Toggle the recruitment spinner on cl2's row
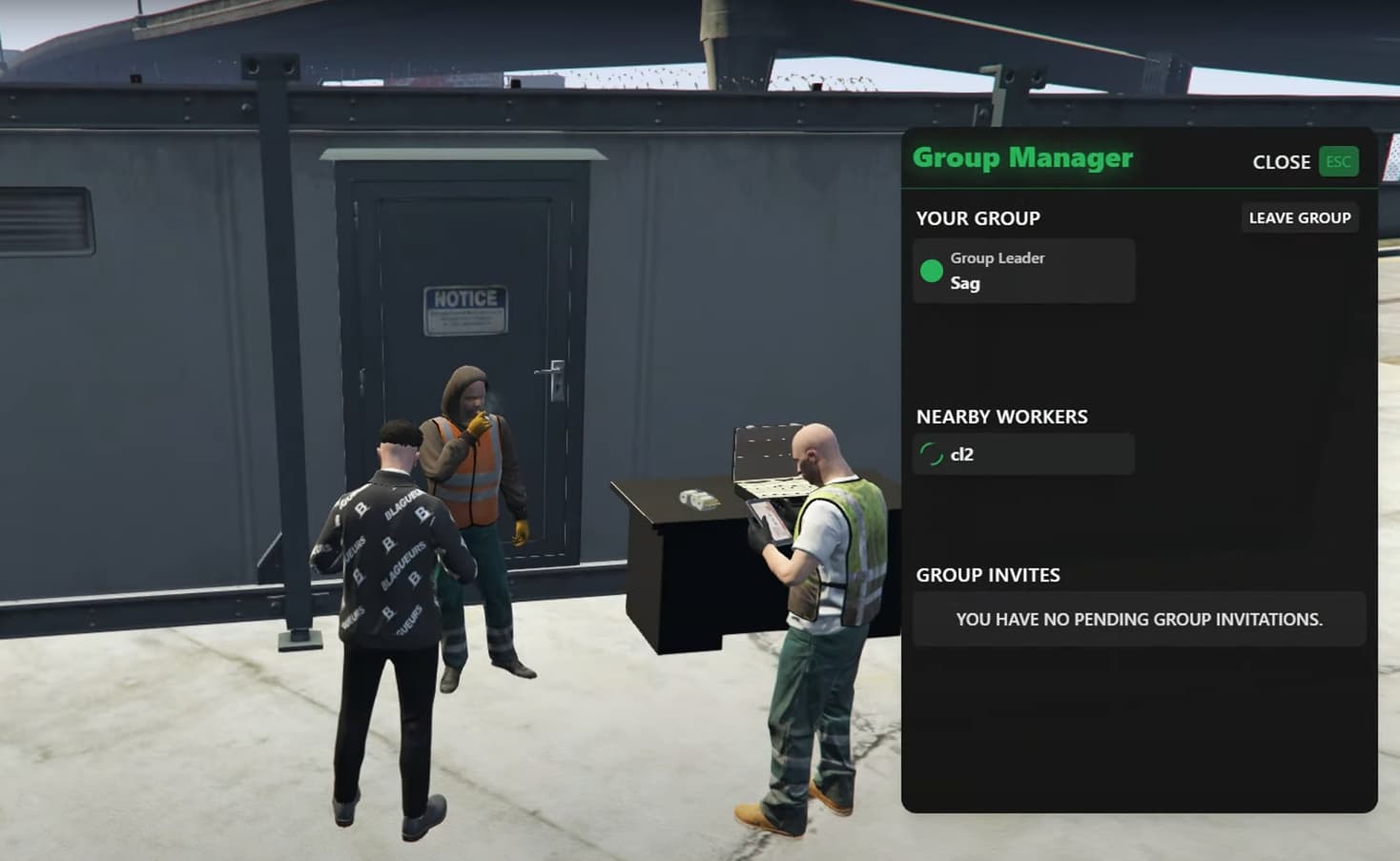 (933, 454)
